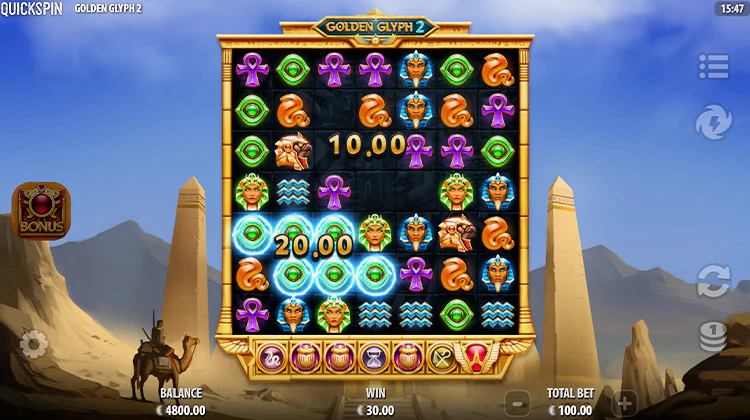Image resolution: width=750 pixels, height=420 pixels.
Task: Toggle the lightning turbo spin icon
Action: coord(713,122)
